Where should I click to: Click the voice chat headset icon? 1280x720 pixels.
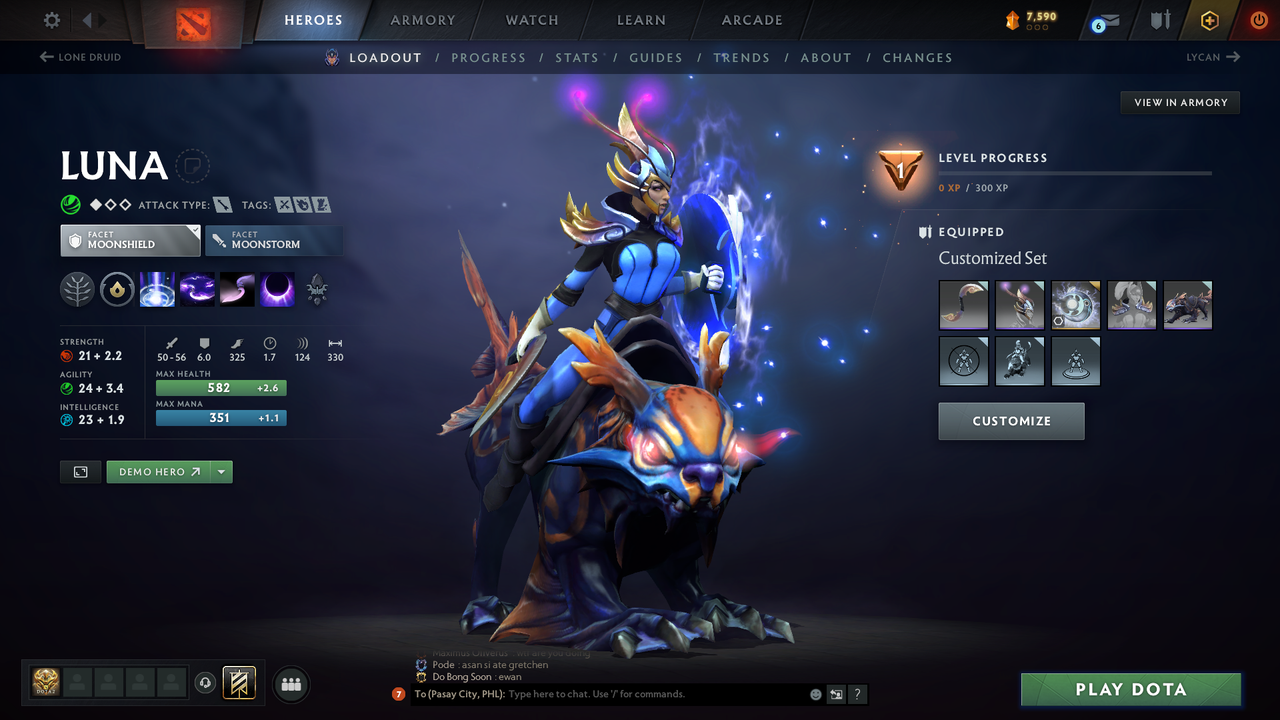[x=206, y=684]
